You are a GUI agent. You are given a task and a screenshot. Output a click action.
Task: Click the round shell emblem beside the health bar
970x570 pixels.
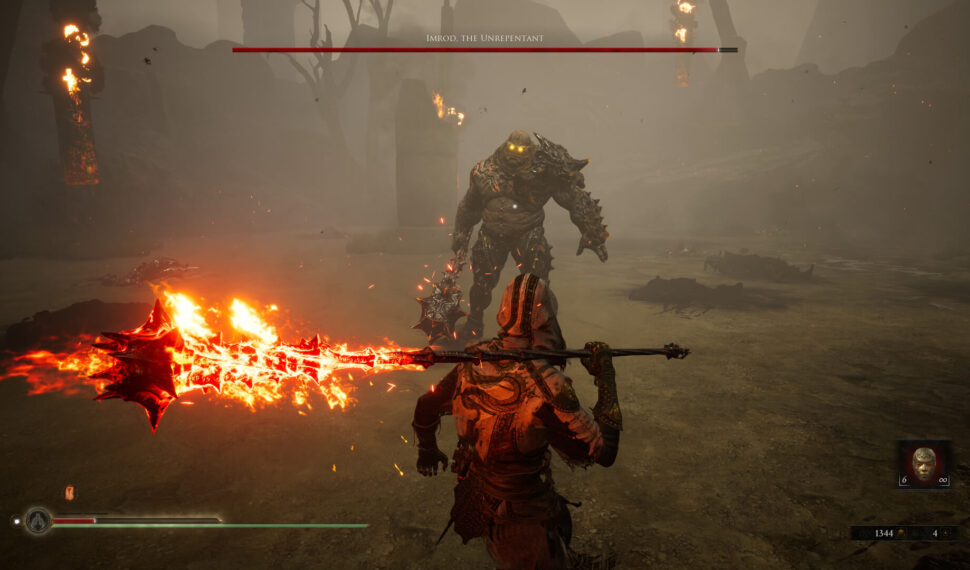pos(38,520)
